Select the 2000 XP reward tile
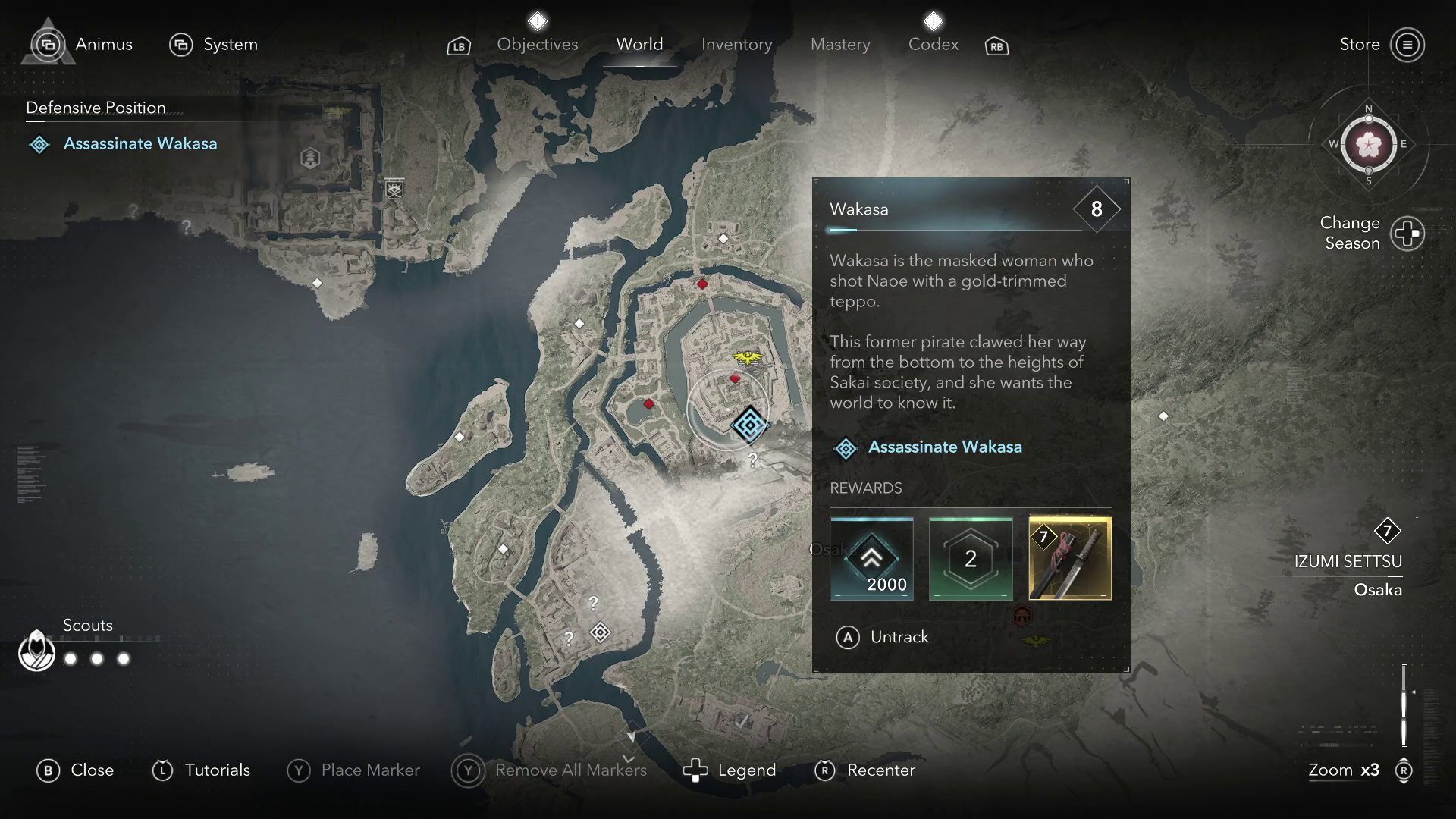This screenshot has height=819, width=1456. [x=871, y=559]
